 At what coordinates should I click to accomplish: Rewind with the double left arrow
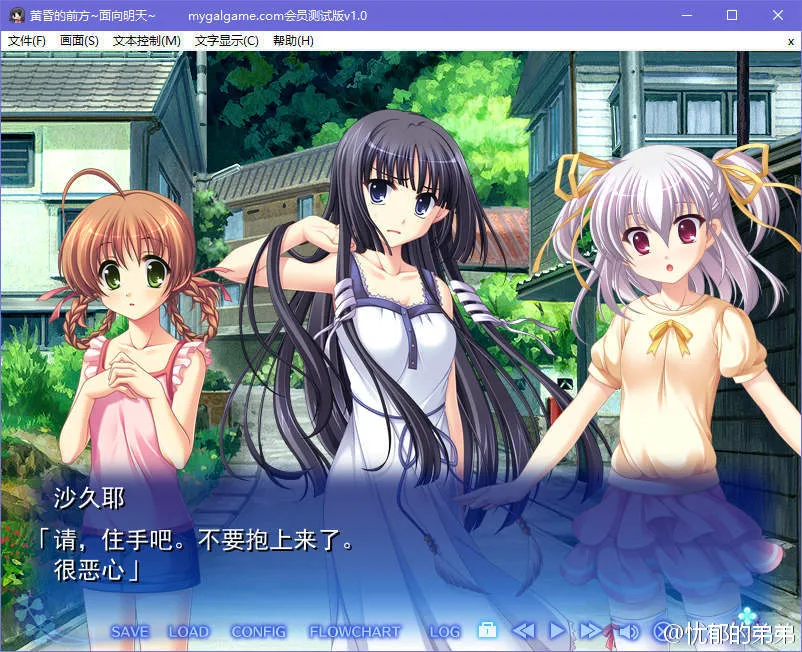tap(523, 631)
